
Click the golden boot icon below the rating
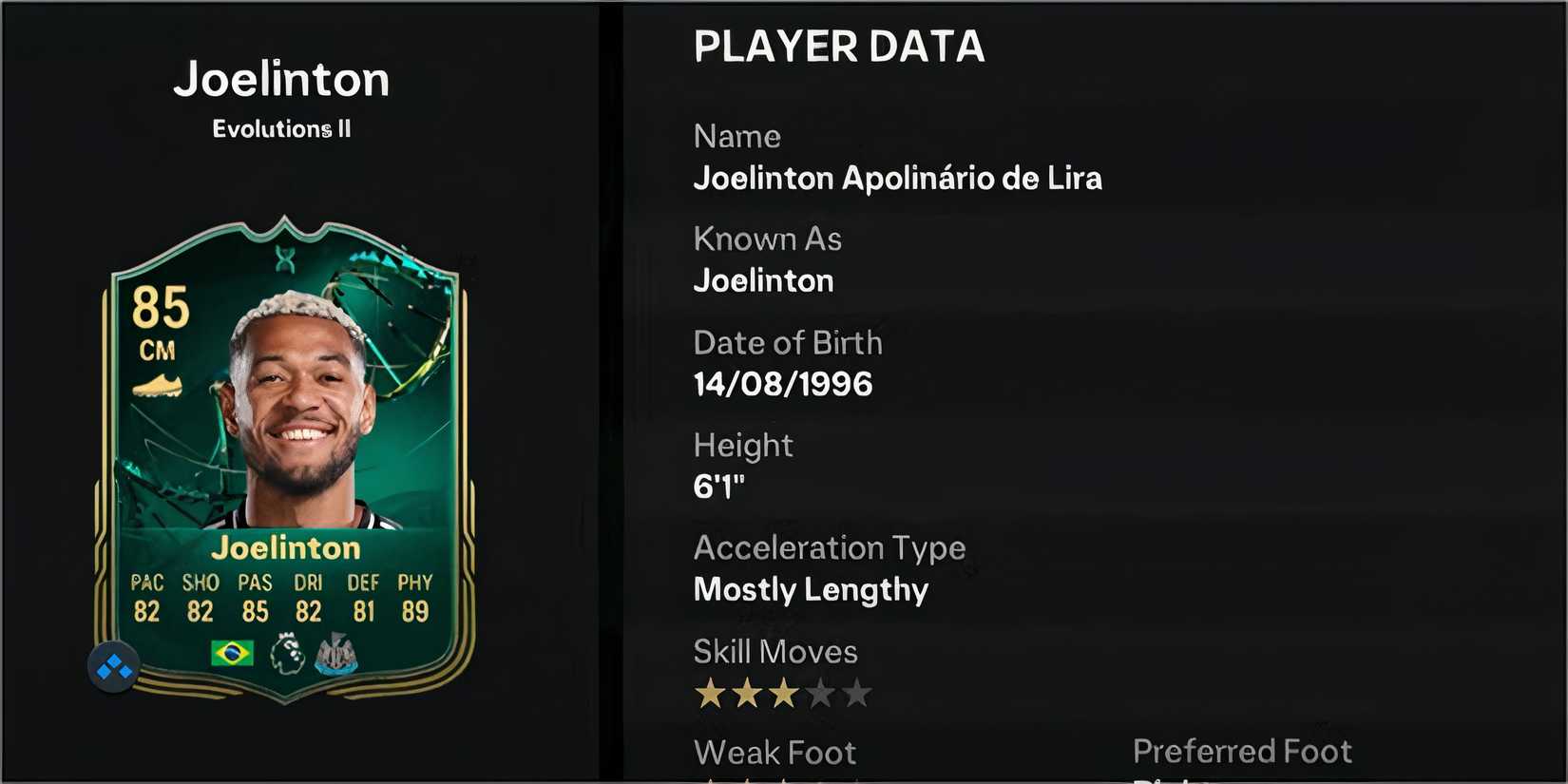(x=158, y=387)
